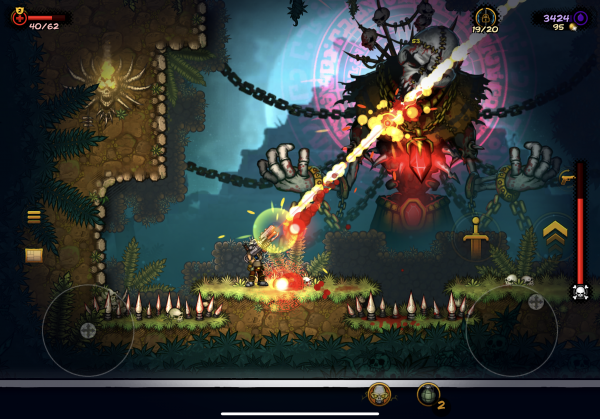Activate the skull with glasses ability
The height and width of the screenshot is (419, 600).
point(379,394)
